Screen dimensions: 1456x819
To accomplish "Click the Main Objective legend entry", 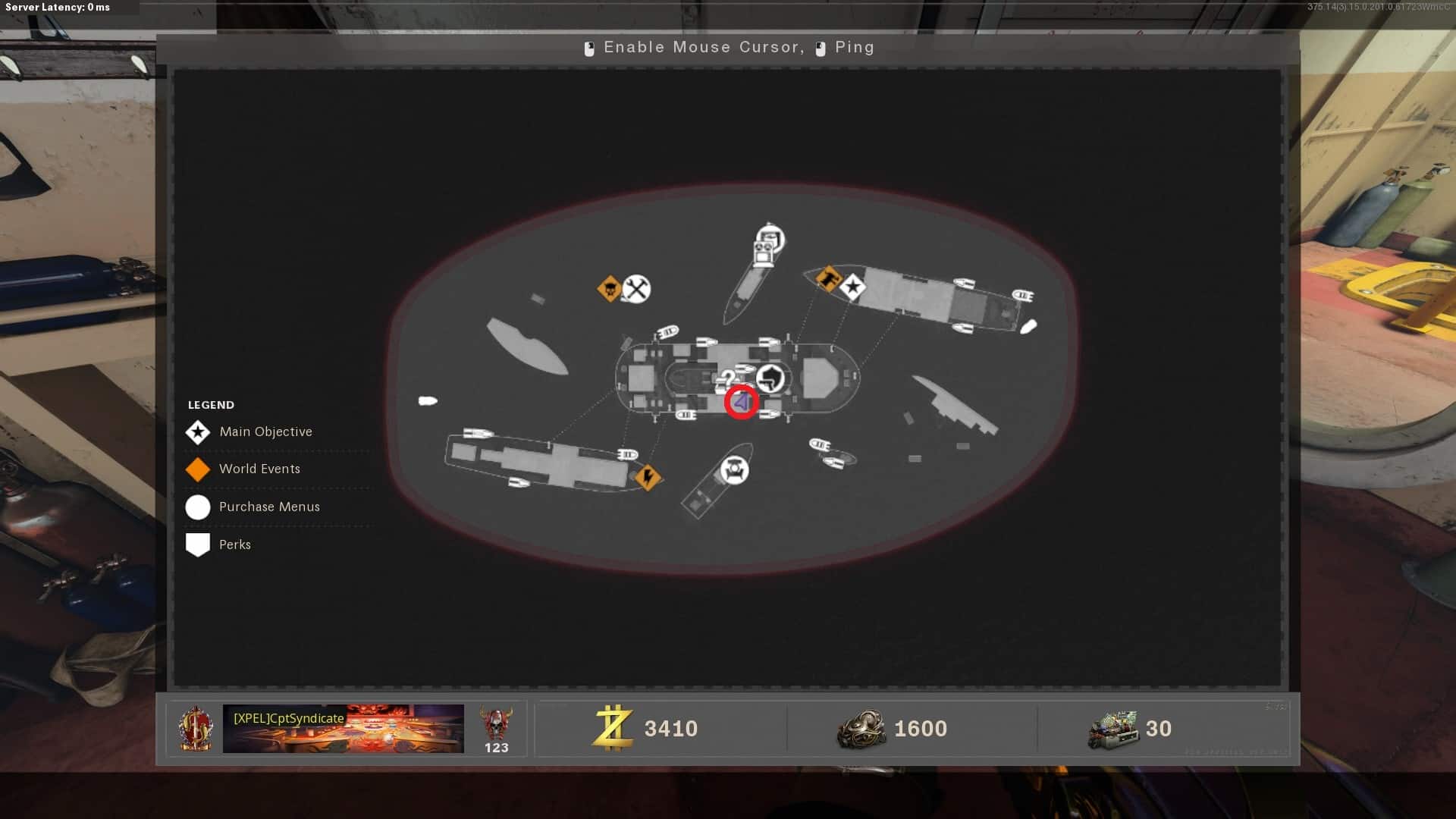I will [265, 431].
